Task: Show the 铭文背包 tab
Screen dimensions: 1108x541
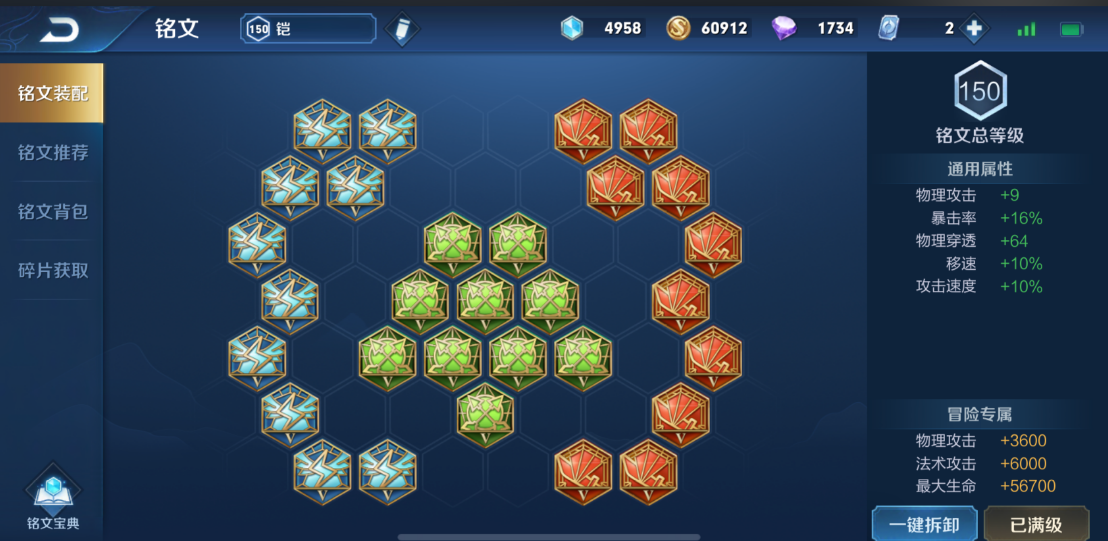Action: [52, 212]
